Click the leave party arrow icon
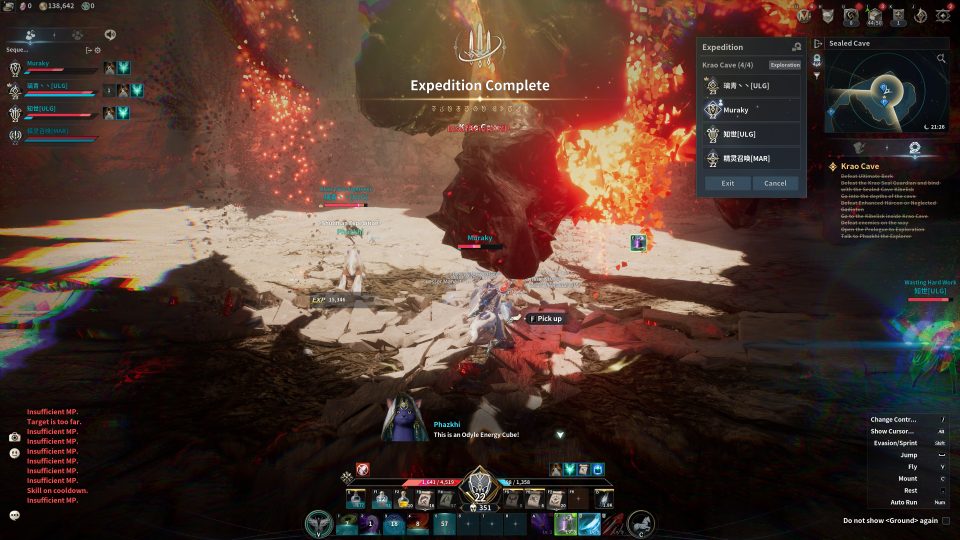 88,49
